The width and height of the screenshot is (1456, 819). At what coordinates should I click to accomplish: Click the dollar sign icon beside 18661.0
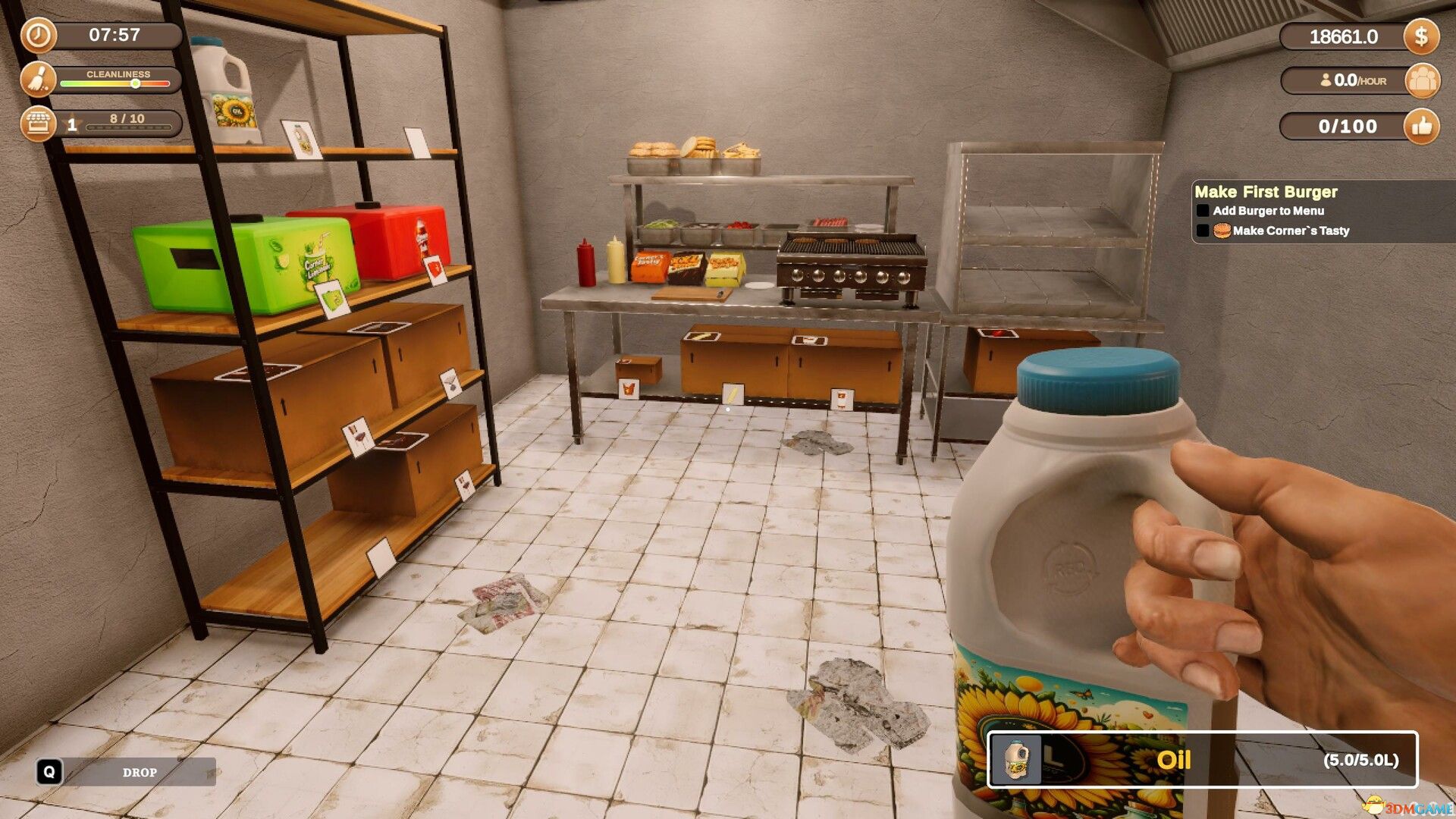tap(1422, 36)
